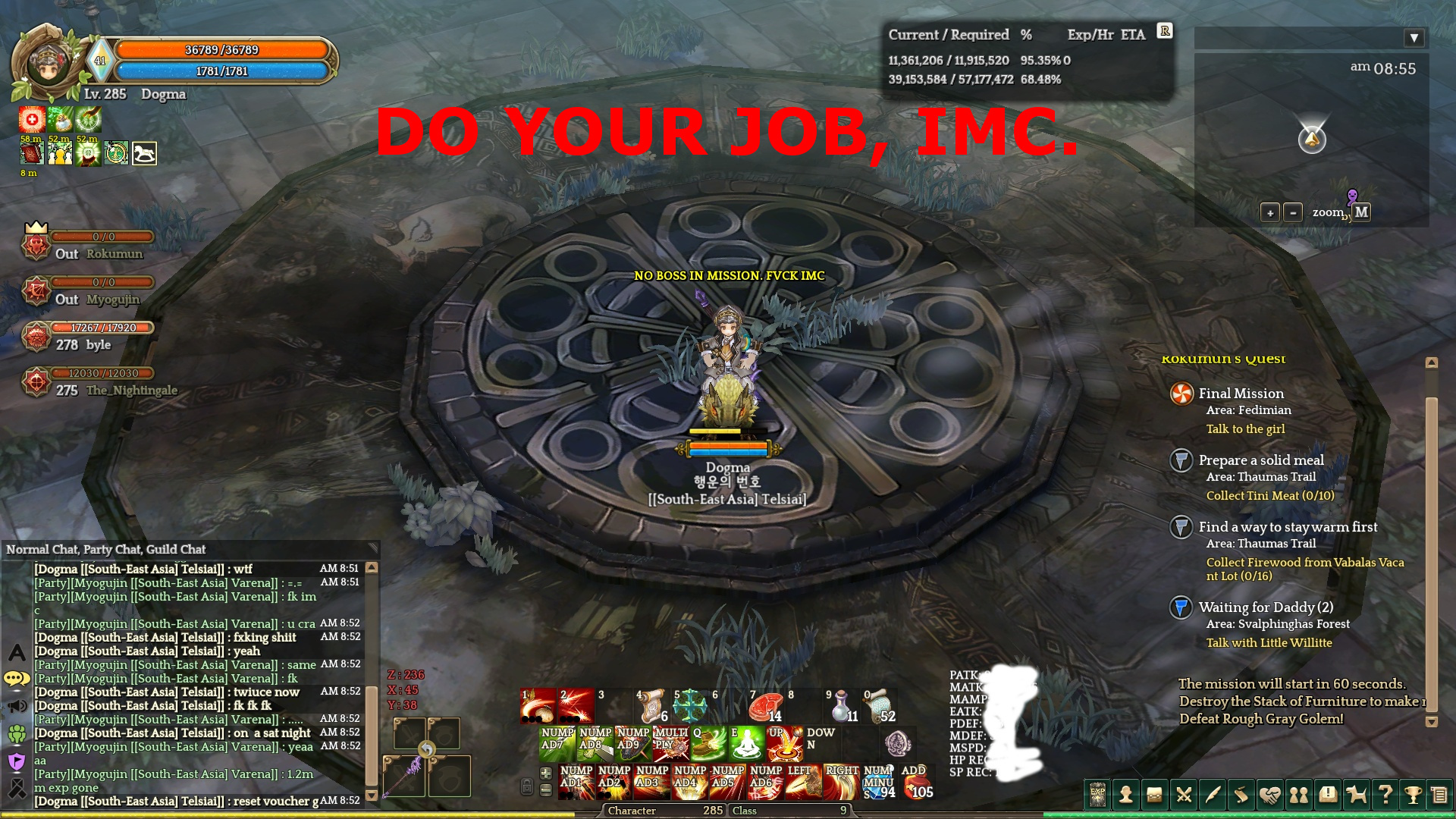Image resolution: width=1456 pixels, height=819 pixels.
Task: Open the Inventory bag icon
Action: [x=1155, y=795]
